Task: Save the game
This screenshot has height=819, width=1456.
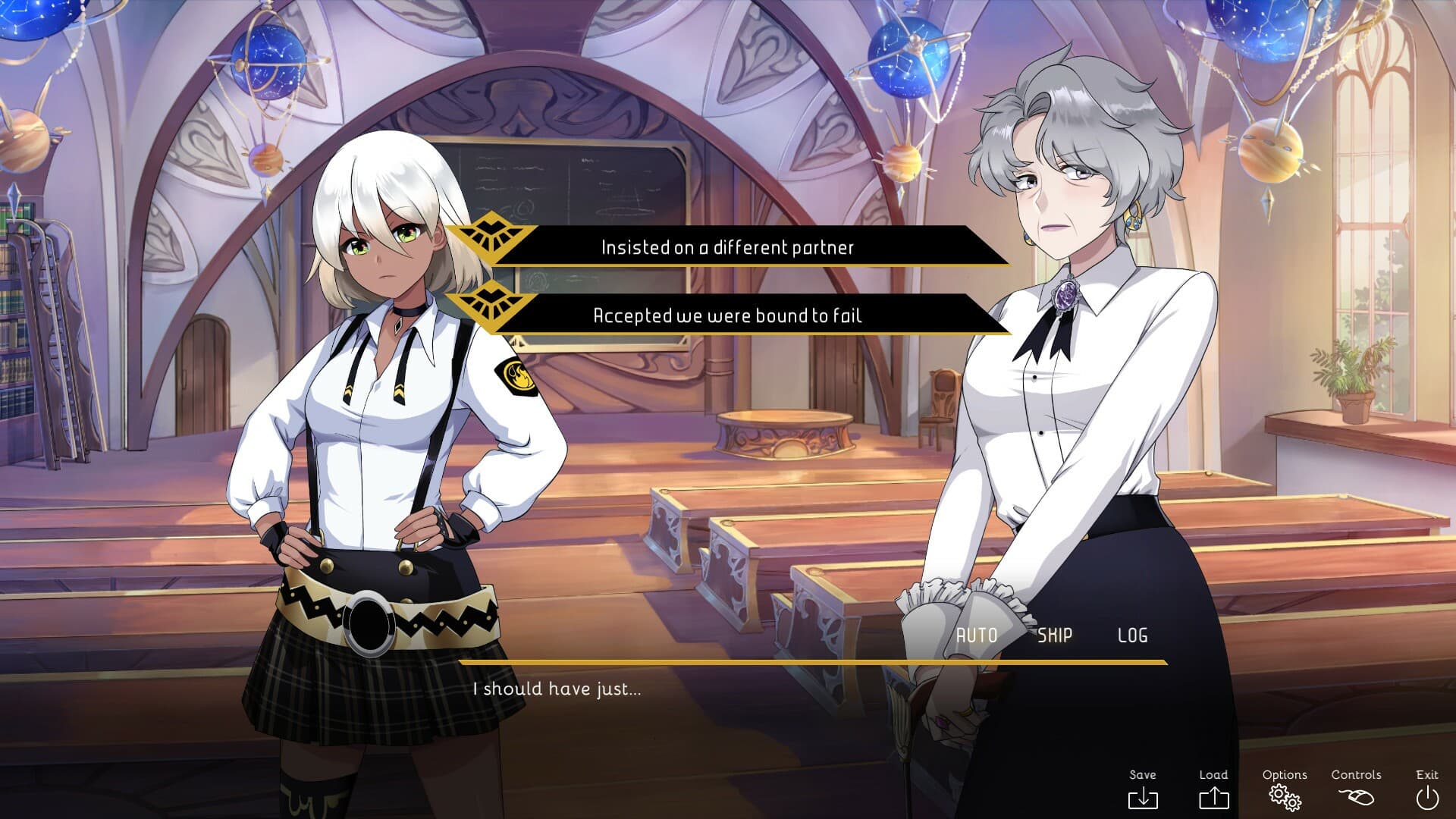Action: 1143,789
